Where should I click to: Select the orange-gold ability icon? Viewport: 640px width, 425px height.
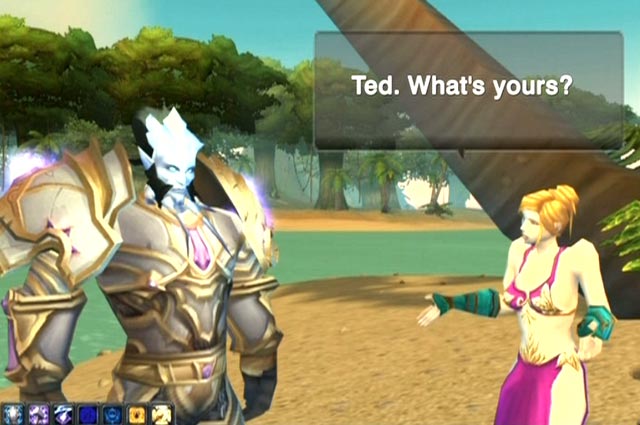point(137,415)
